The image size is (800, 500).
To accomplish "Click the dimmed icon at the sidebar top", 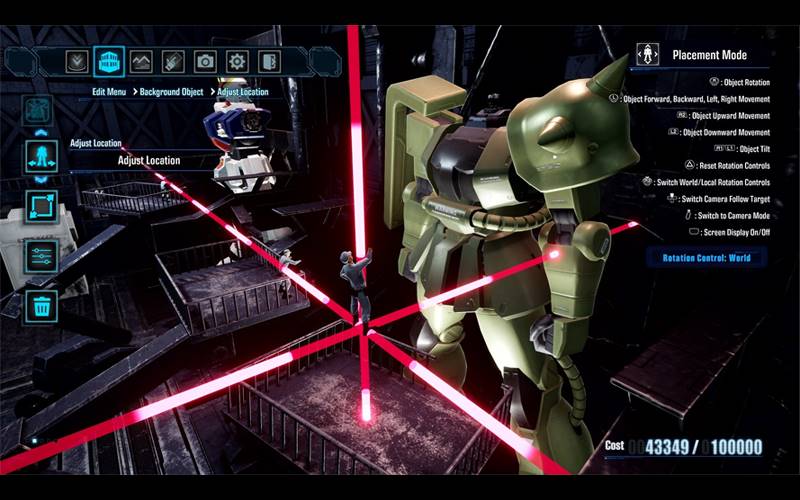I will [x=39, y=109].
